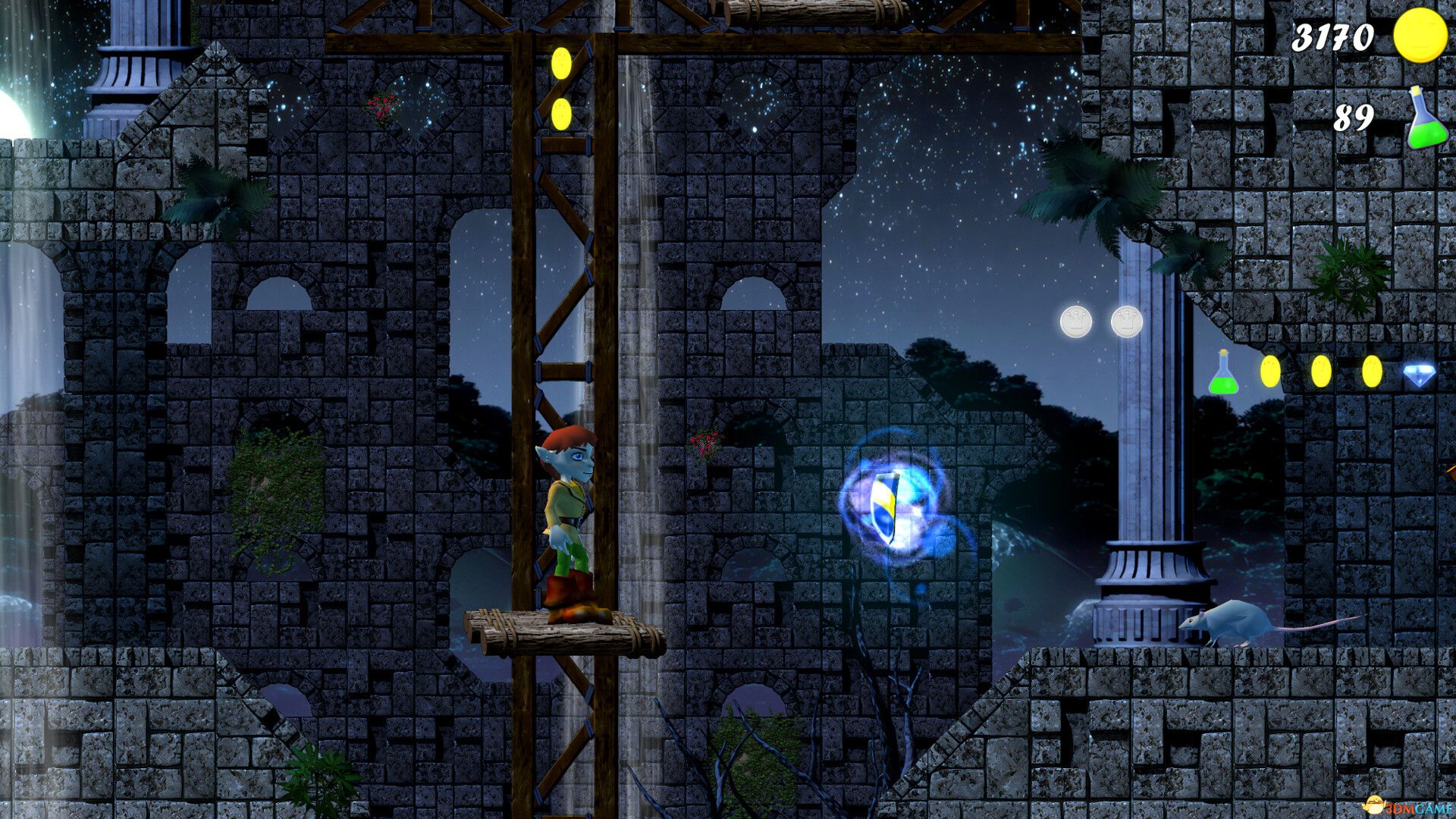1456x819 pixels.
Task: Select the green potion flask HUD icon
Action: tap(1426, 119)
